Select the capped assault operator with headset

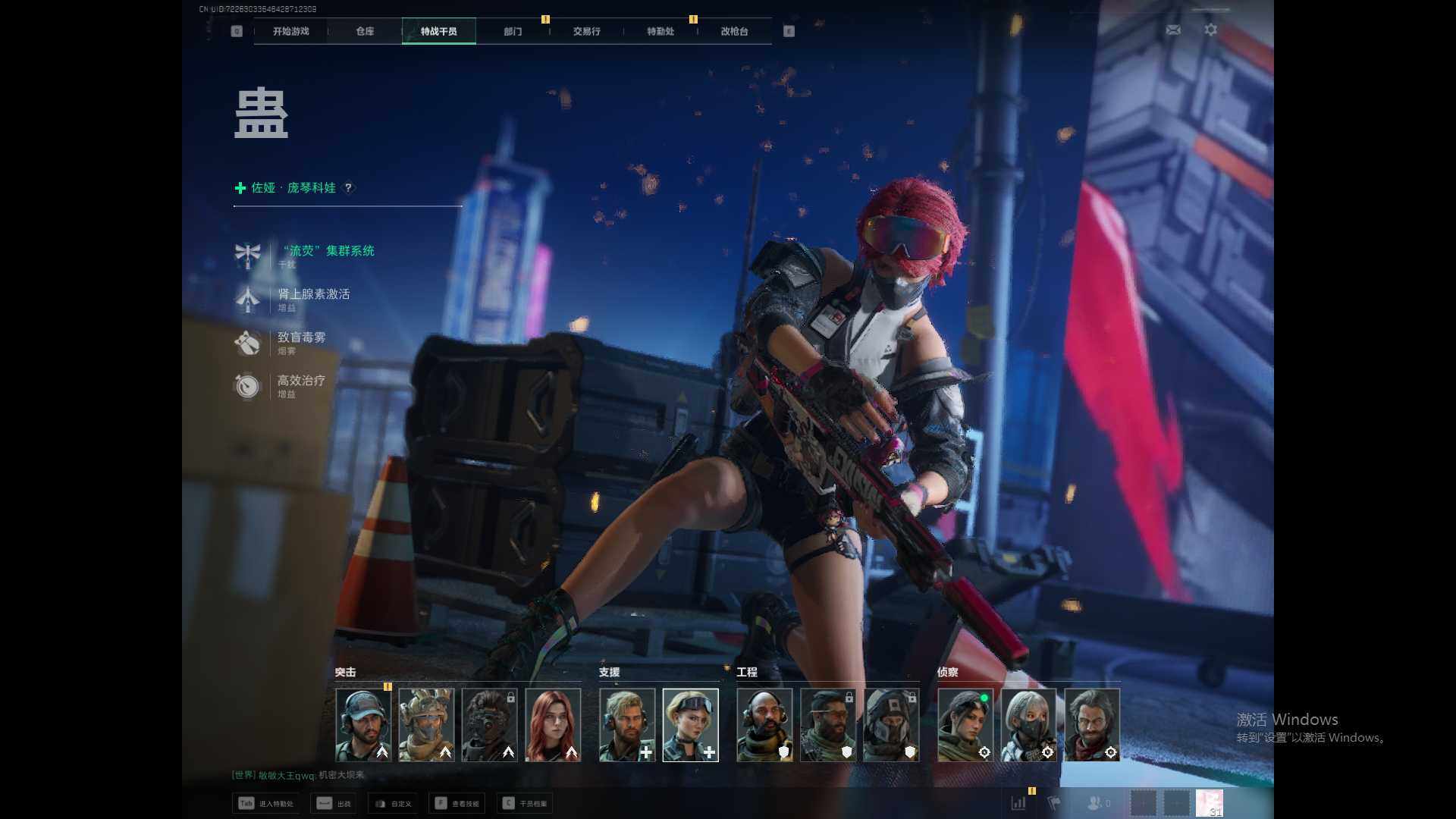tap(363, 724)
